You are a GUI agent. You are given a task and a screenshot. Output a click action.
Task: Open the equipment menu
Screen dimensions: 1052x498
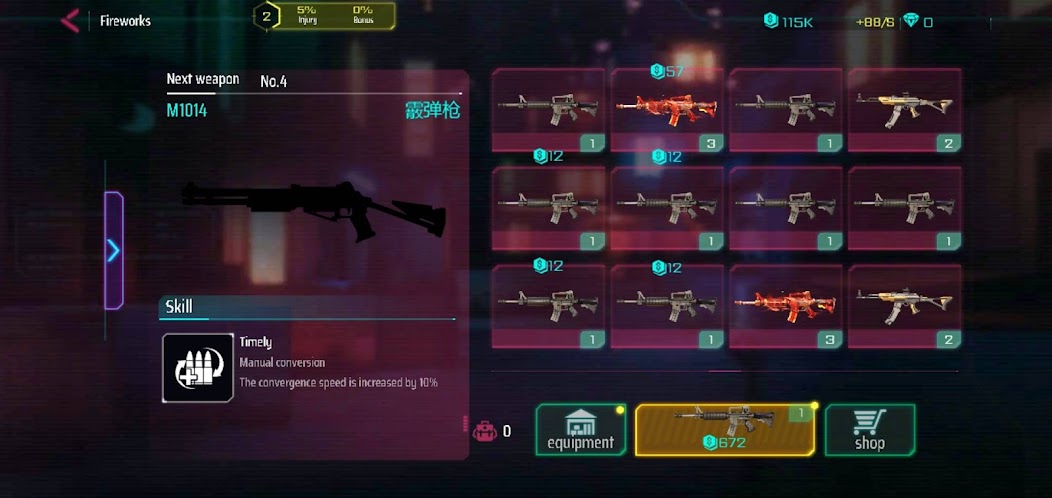[x=581, y=430]
